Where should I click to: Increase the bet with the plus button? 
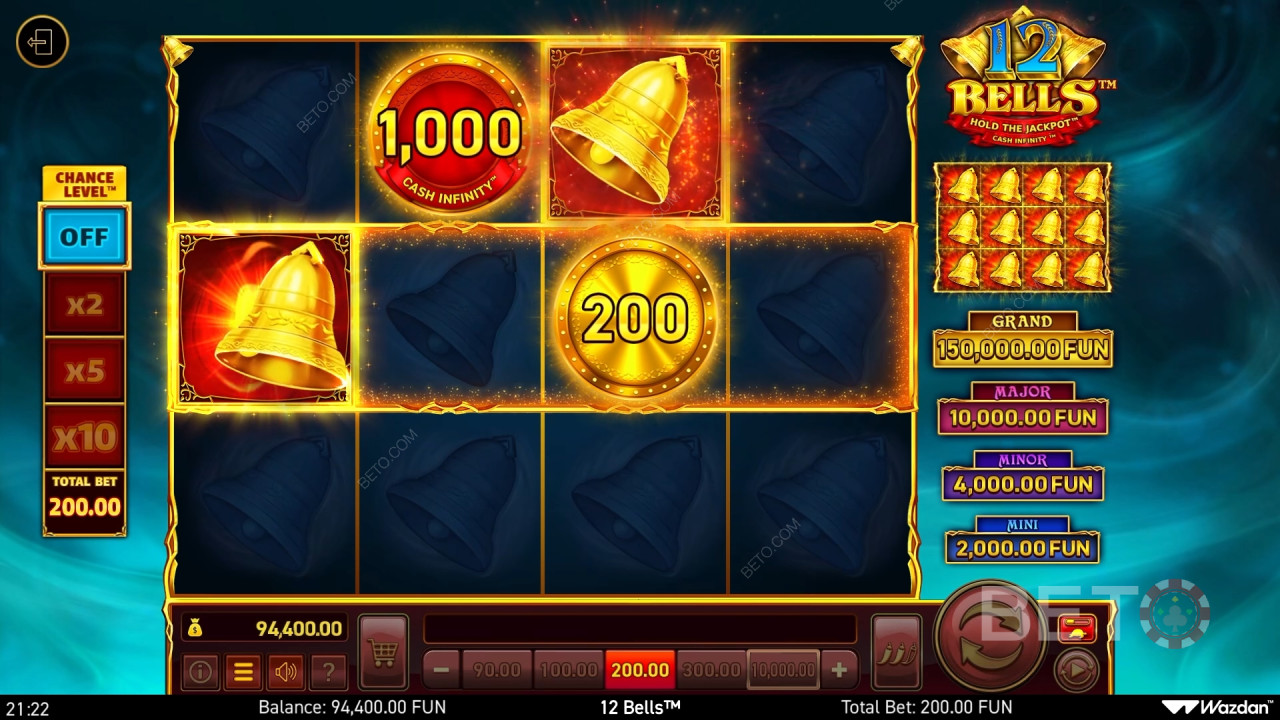[839, 670]
